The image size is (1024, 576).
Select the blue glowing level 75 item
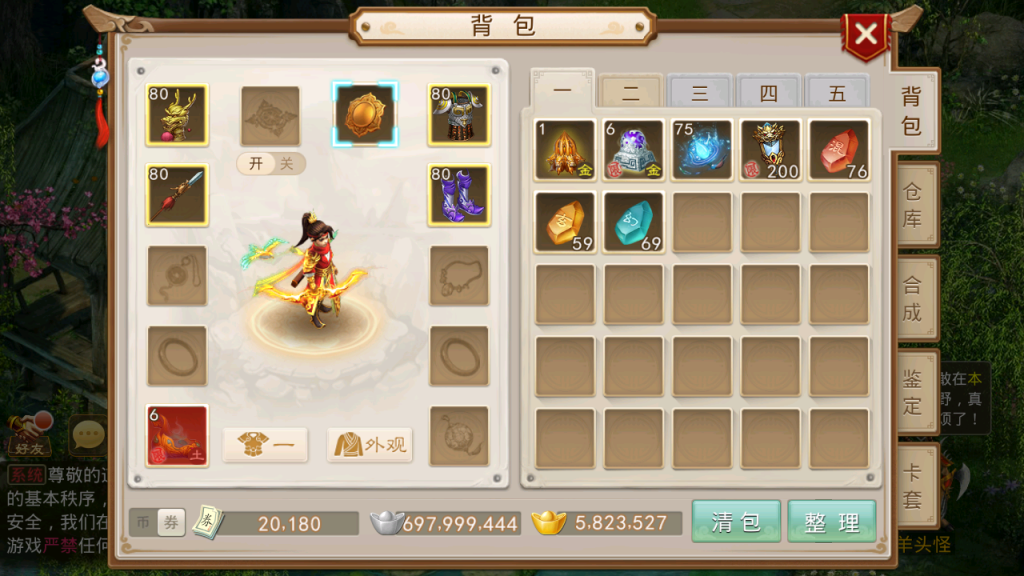click(x=701, y=150)
